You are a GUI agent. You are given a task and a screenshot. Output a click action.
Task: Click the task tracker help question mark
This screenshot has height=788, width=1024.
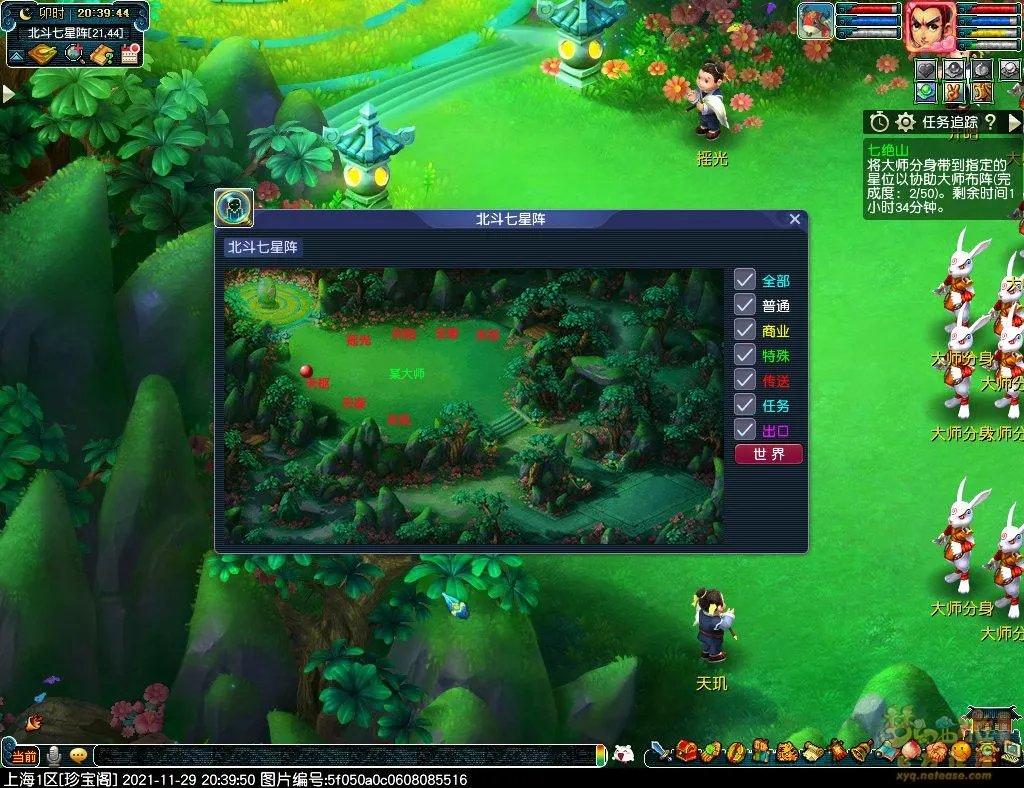click(989, 122)
